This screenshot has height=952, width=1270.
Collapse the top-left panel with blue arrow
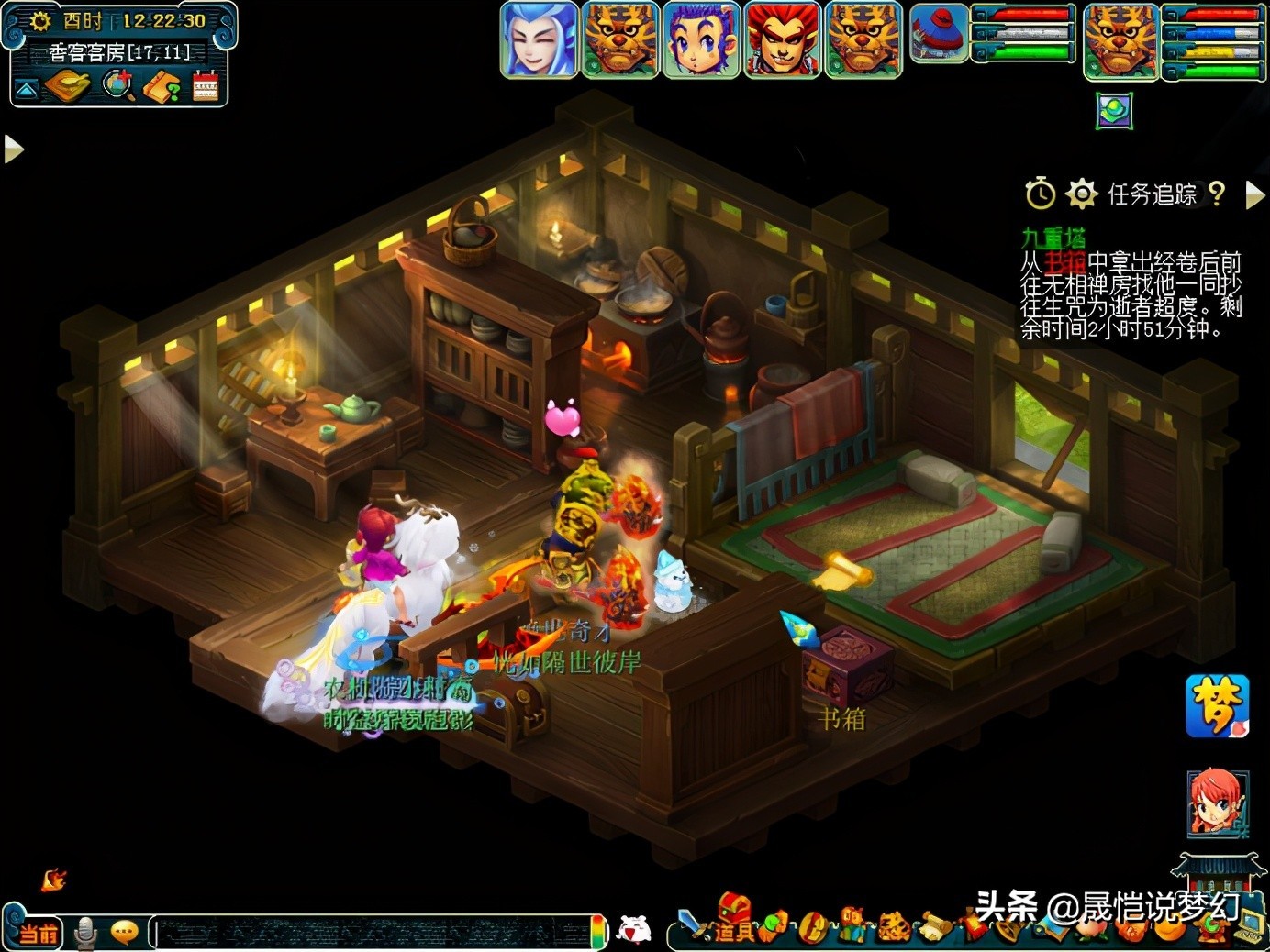(x=26, y=89)
